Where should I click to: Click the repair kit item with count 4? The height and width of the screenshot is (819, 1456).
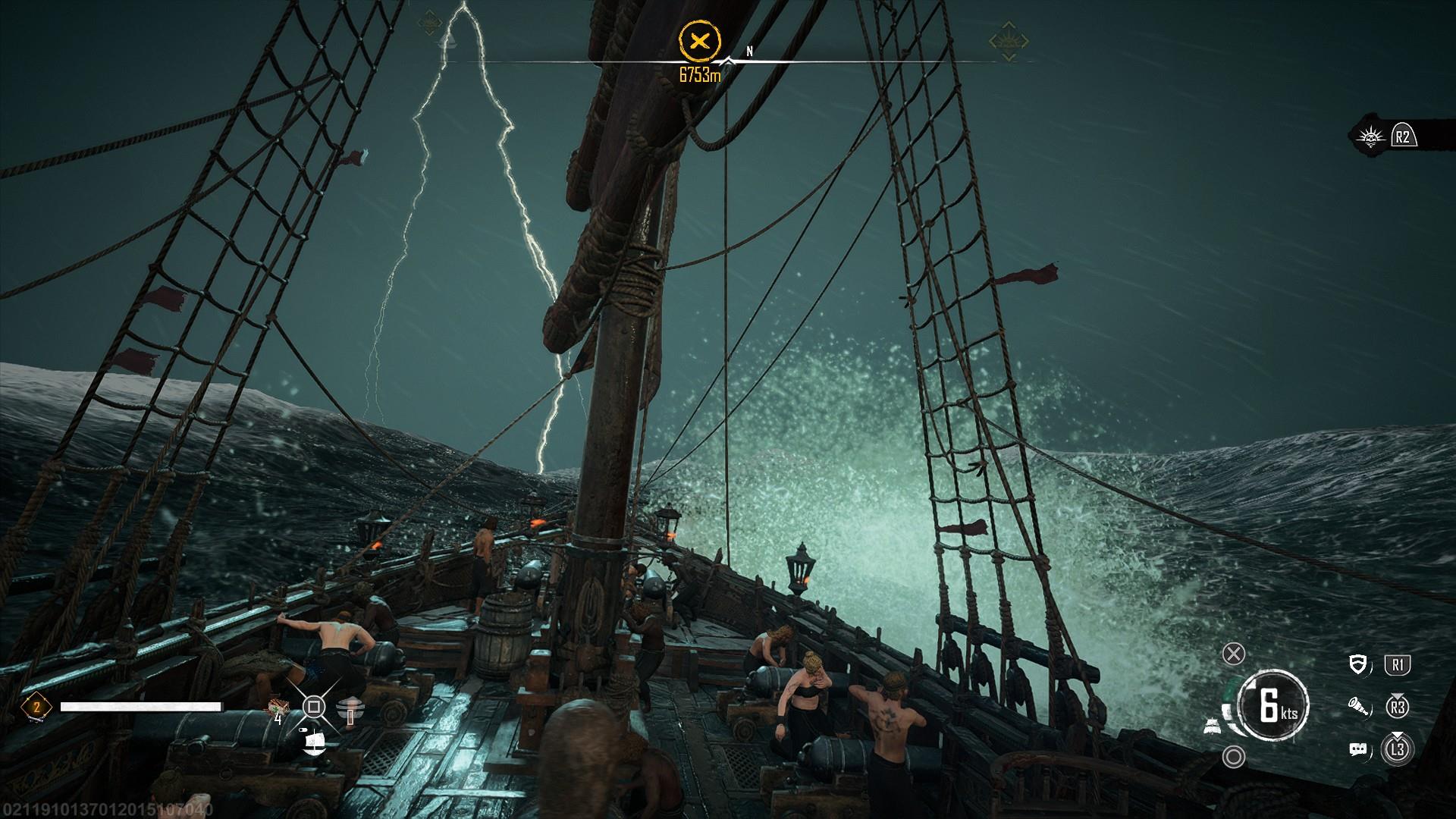(277, 708)
